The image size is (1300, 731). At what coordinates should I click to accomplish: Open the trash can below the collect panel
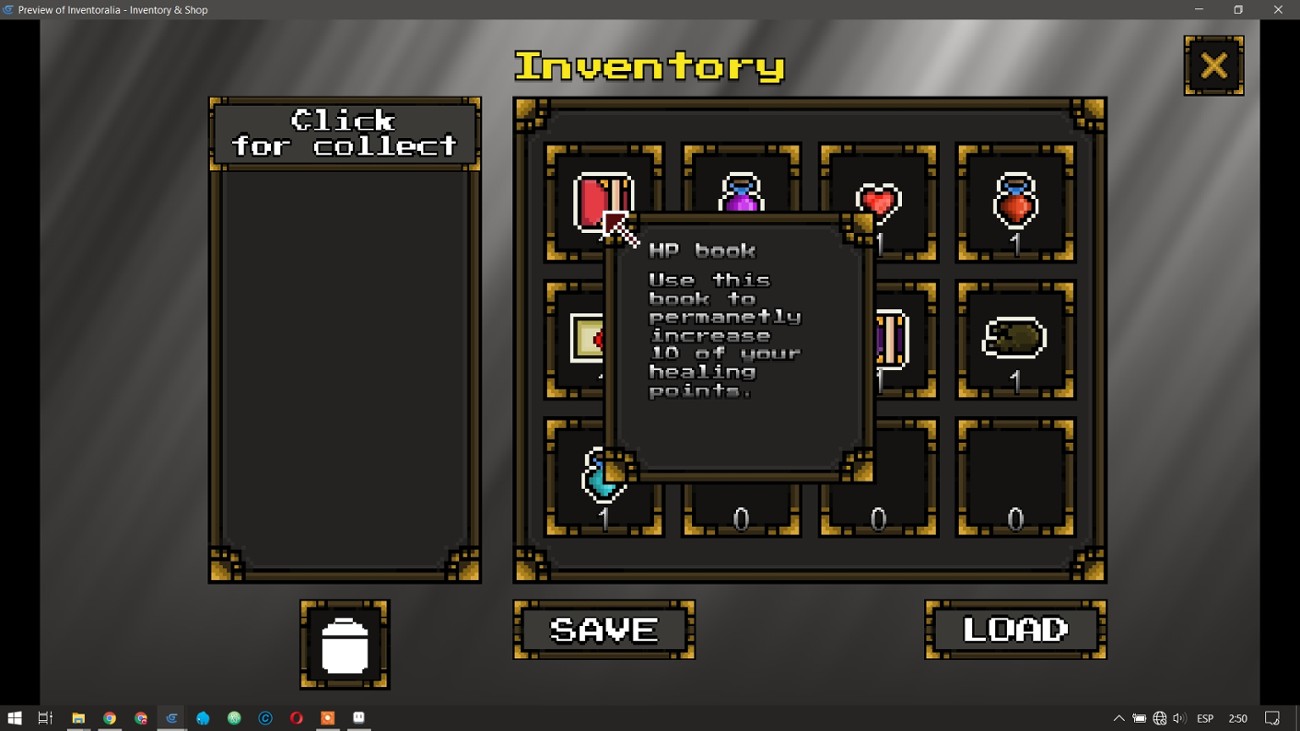click(x=344, y=643)
